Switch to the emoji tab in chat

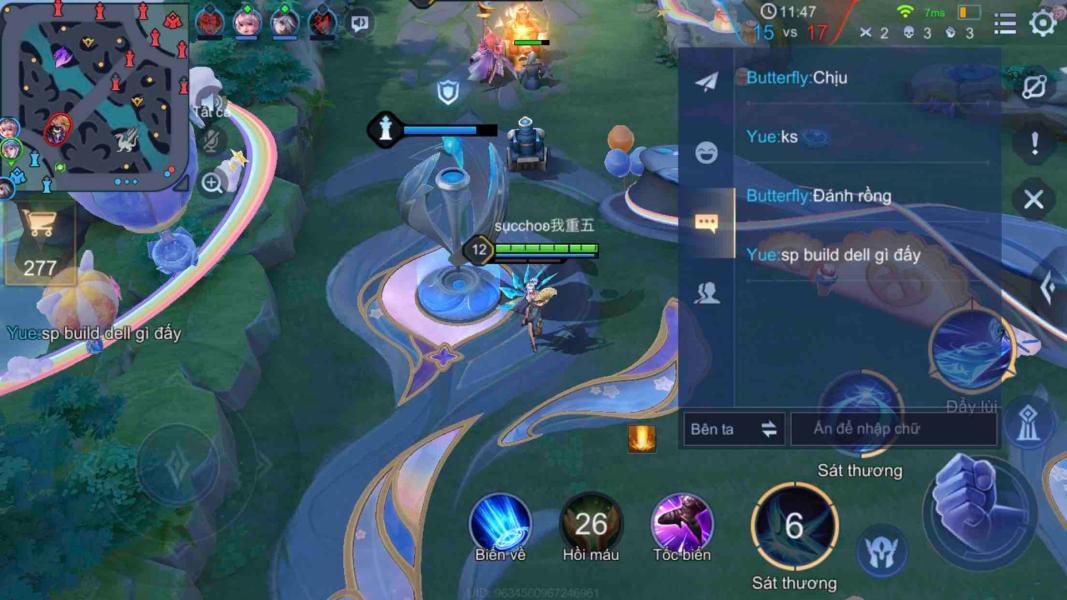click(x=706, y=152)
